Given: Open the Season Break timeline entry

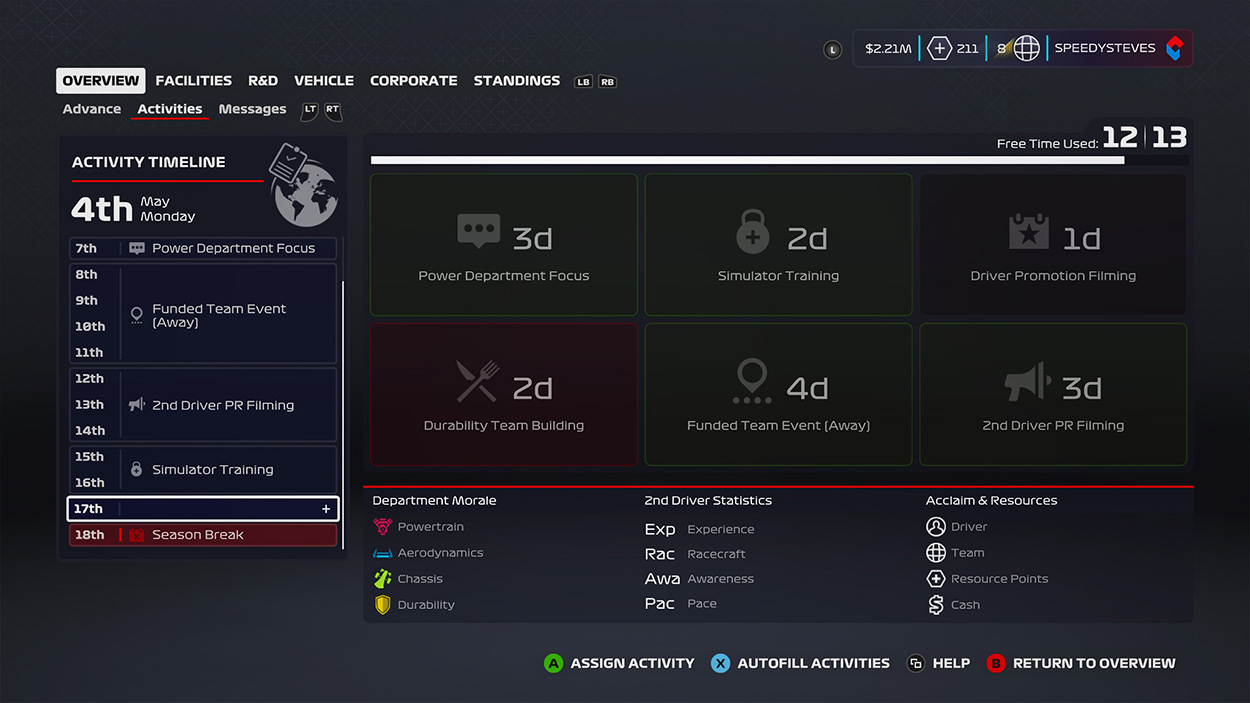Looking at the screenshot, I should click(203, 535).
